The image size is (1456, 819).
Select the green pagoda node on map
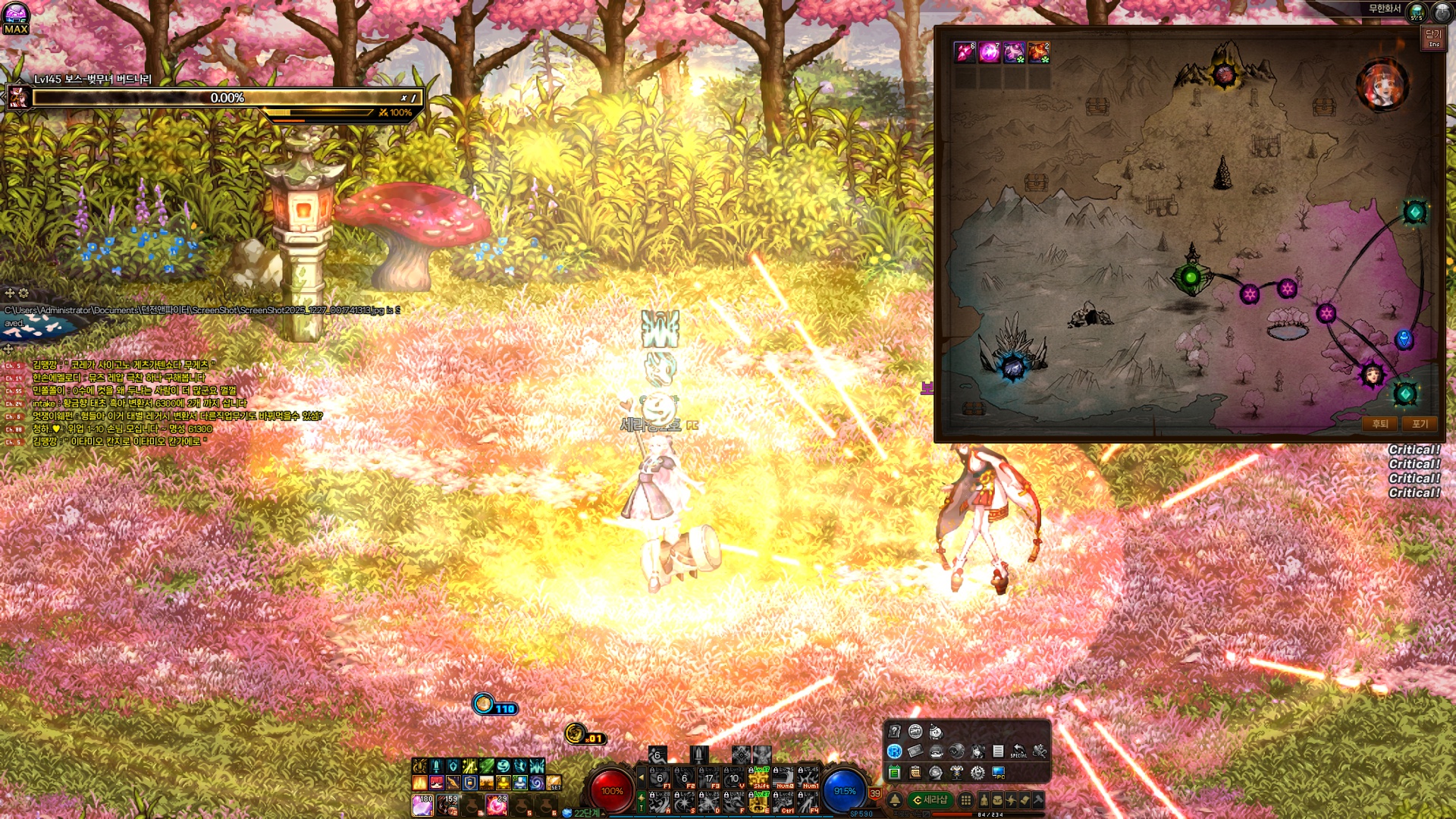click(x=1191, y=277)
